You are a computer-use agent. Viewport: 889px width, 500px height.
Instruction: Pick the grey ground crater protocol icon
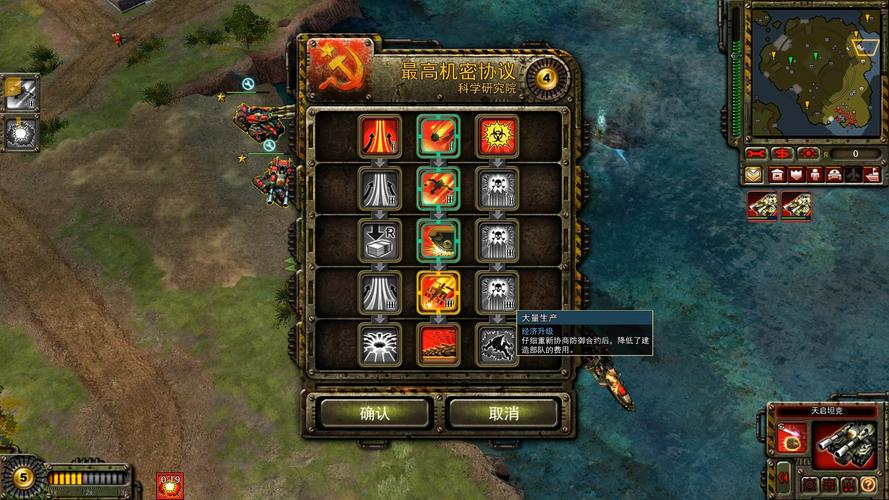[x=380, y=343]
